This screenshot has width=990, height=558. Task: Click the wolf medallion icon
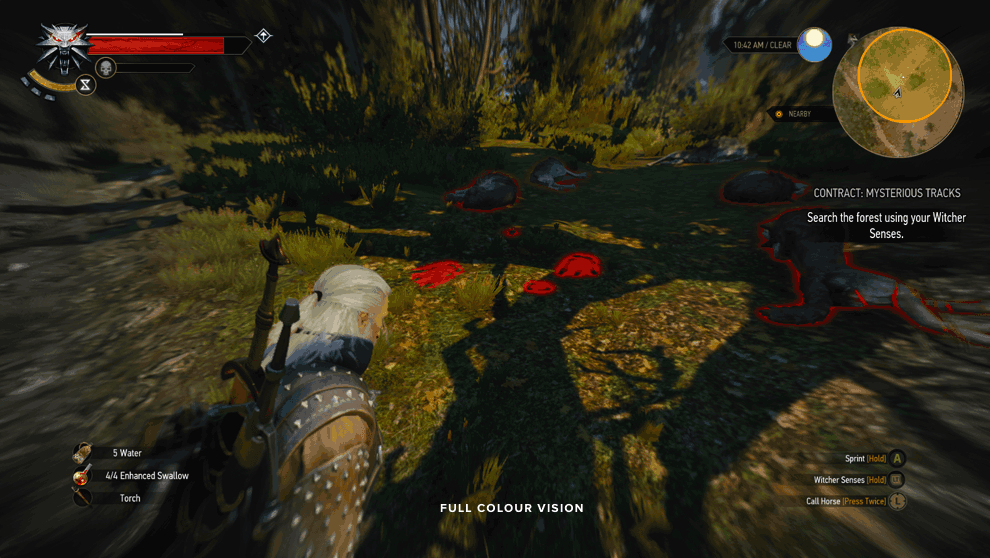pyautogui.click(x=63, y=47)
